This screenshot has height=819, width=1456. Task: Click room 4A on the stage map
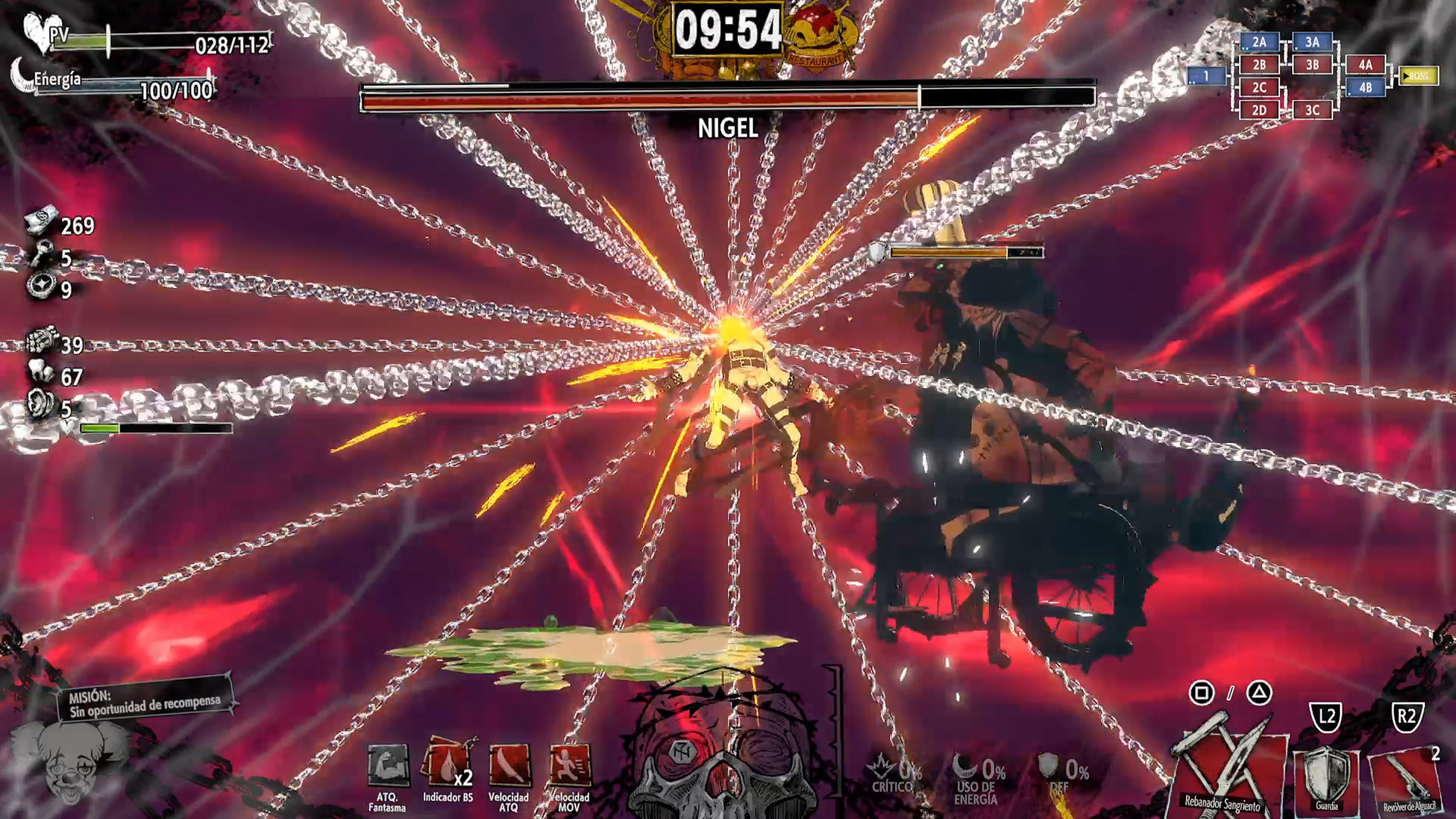pyautogui.click(x=1365, y=65)
